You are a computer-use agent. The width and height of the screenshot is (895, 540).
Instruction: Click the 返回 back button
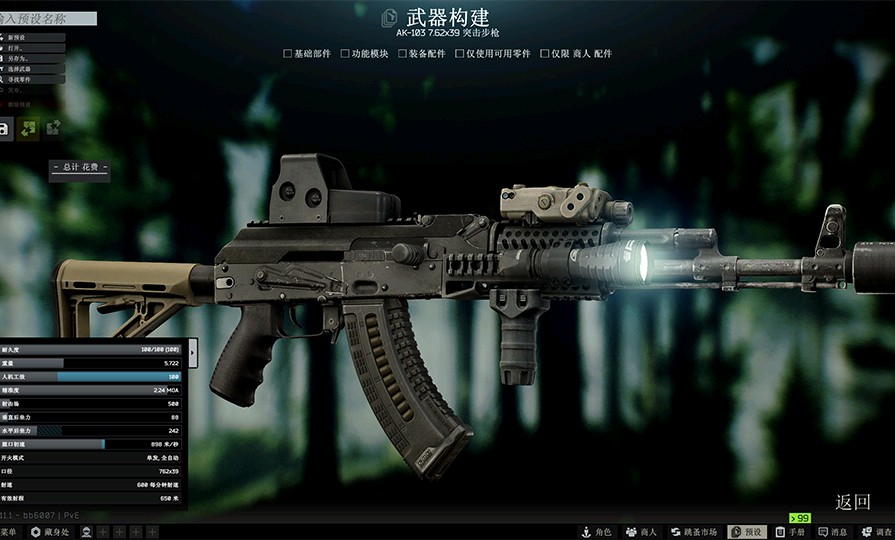click(853, 502)
